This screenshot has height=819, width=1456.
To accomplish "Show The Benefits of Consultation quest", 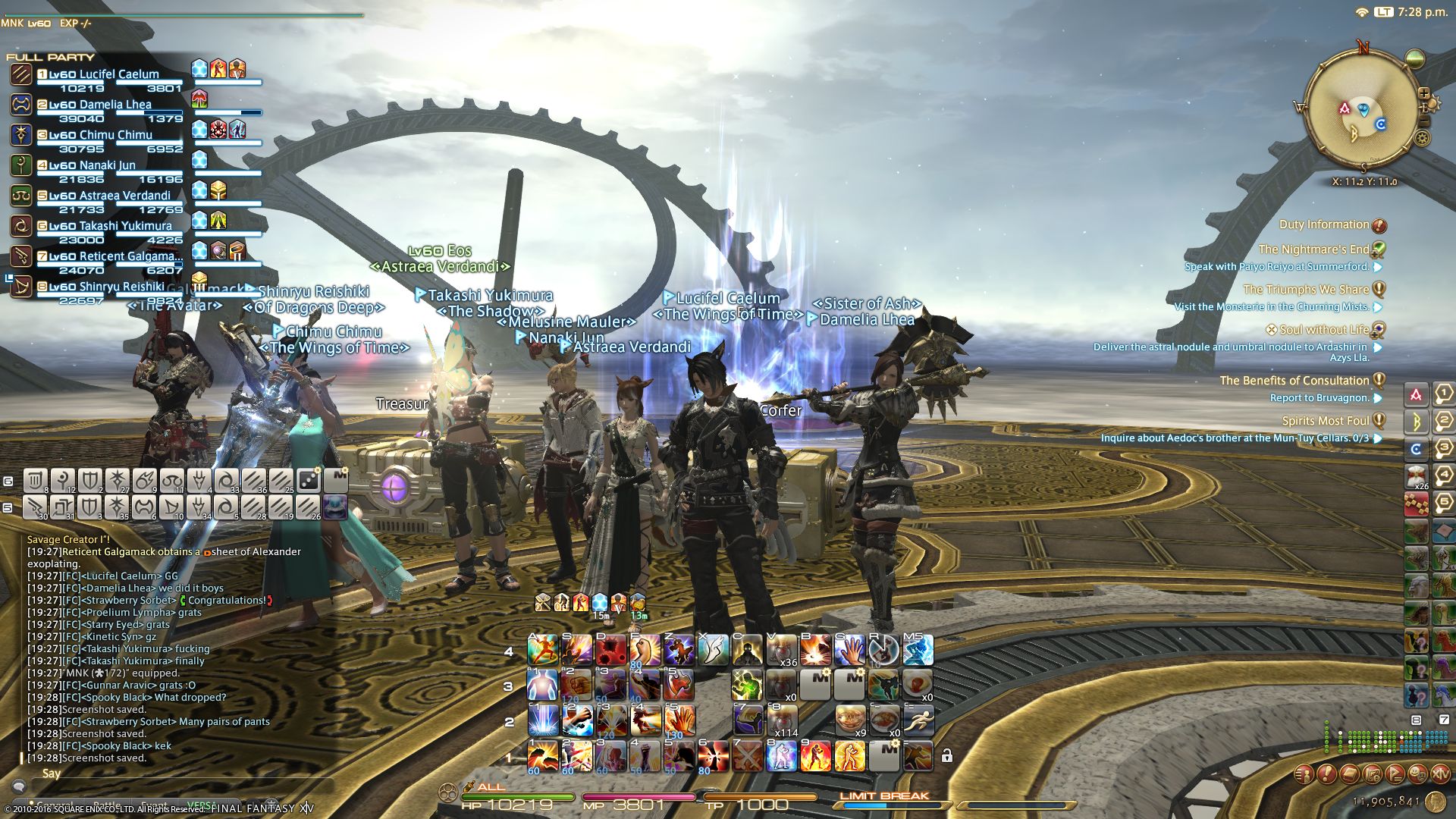I will (x=1294, y=381).
